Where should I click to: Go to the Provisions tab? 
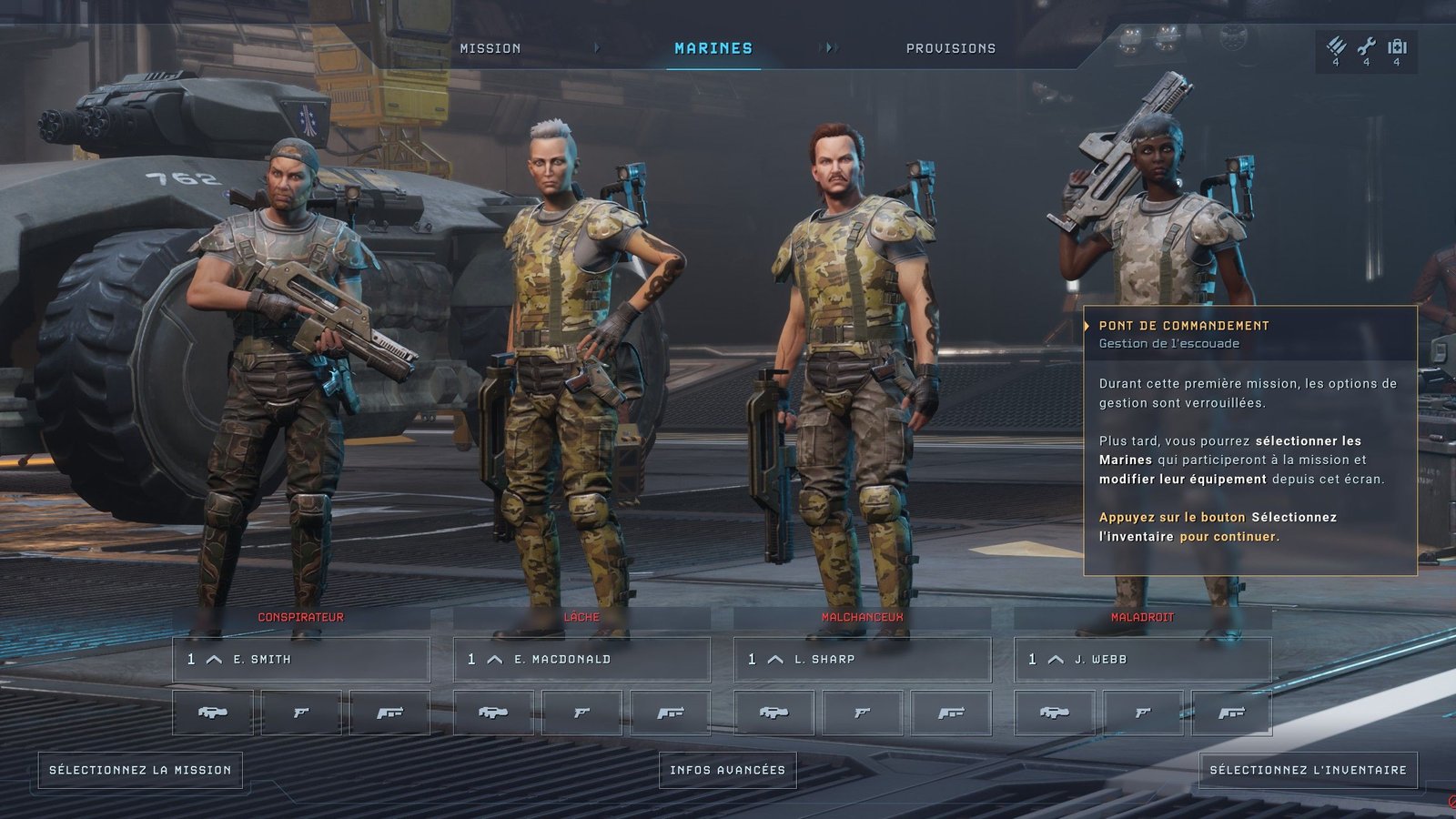coord(950,48)
